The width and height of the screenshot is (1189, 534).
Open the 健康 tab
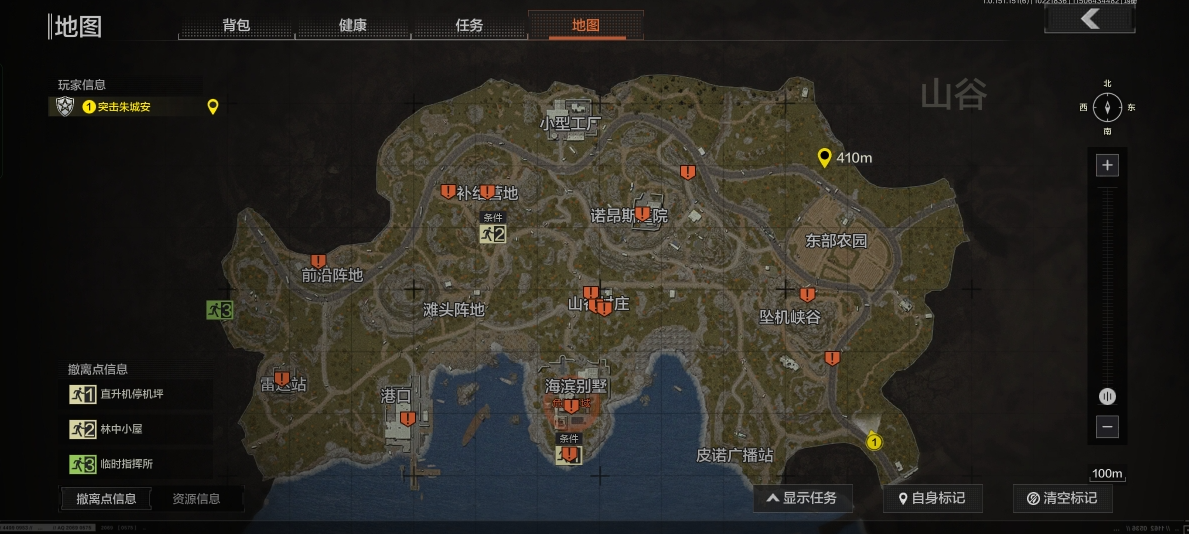pyautogui.click(x=353, y=25)
